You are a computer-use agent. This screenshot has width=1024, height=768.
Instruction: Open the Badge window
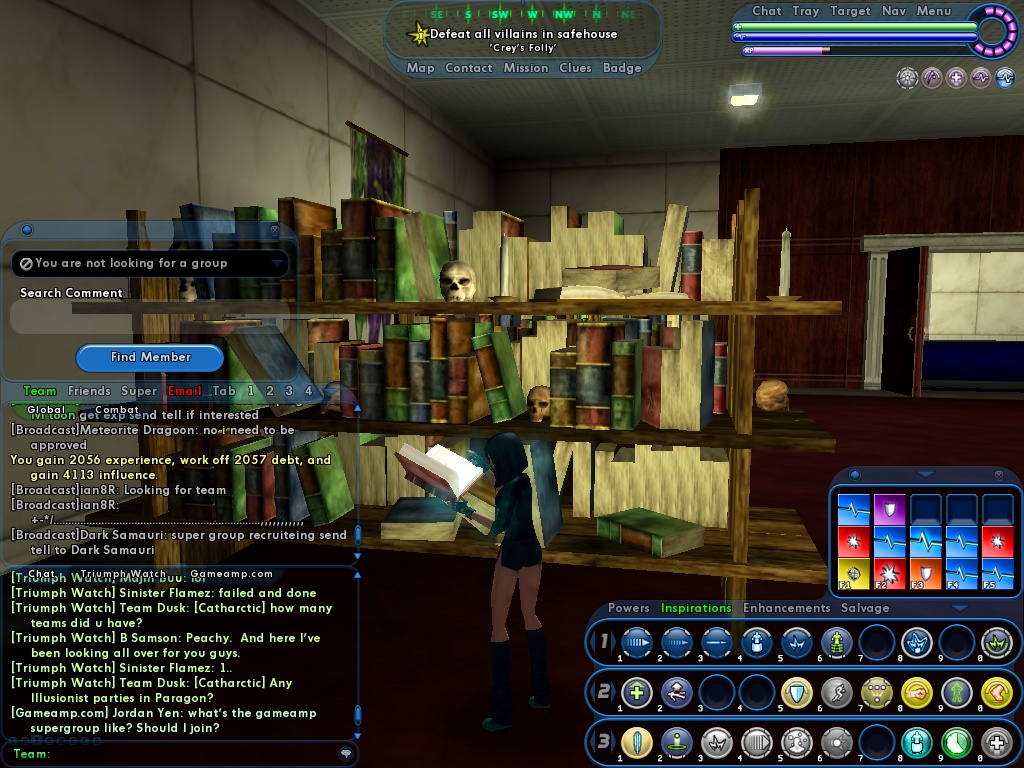622,68
